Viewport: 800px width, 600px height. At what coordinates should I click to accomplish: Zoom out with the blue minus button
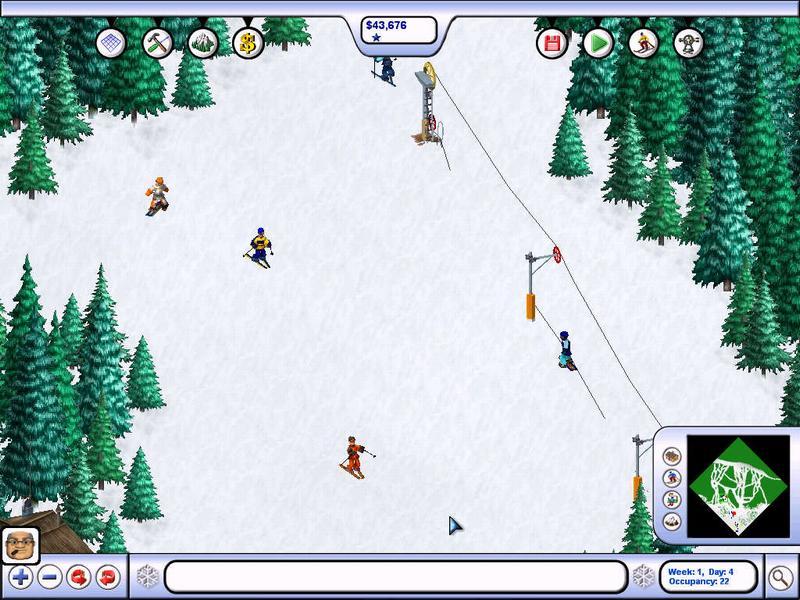(48, 577)
